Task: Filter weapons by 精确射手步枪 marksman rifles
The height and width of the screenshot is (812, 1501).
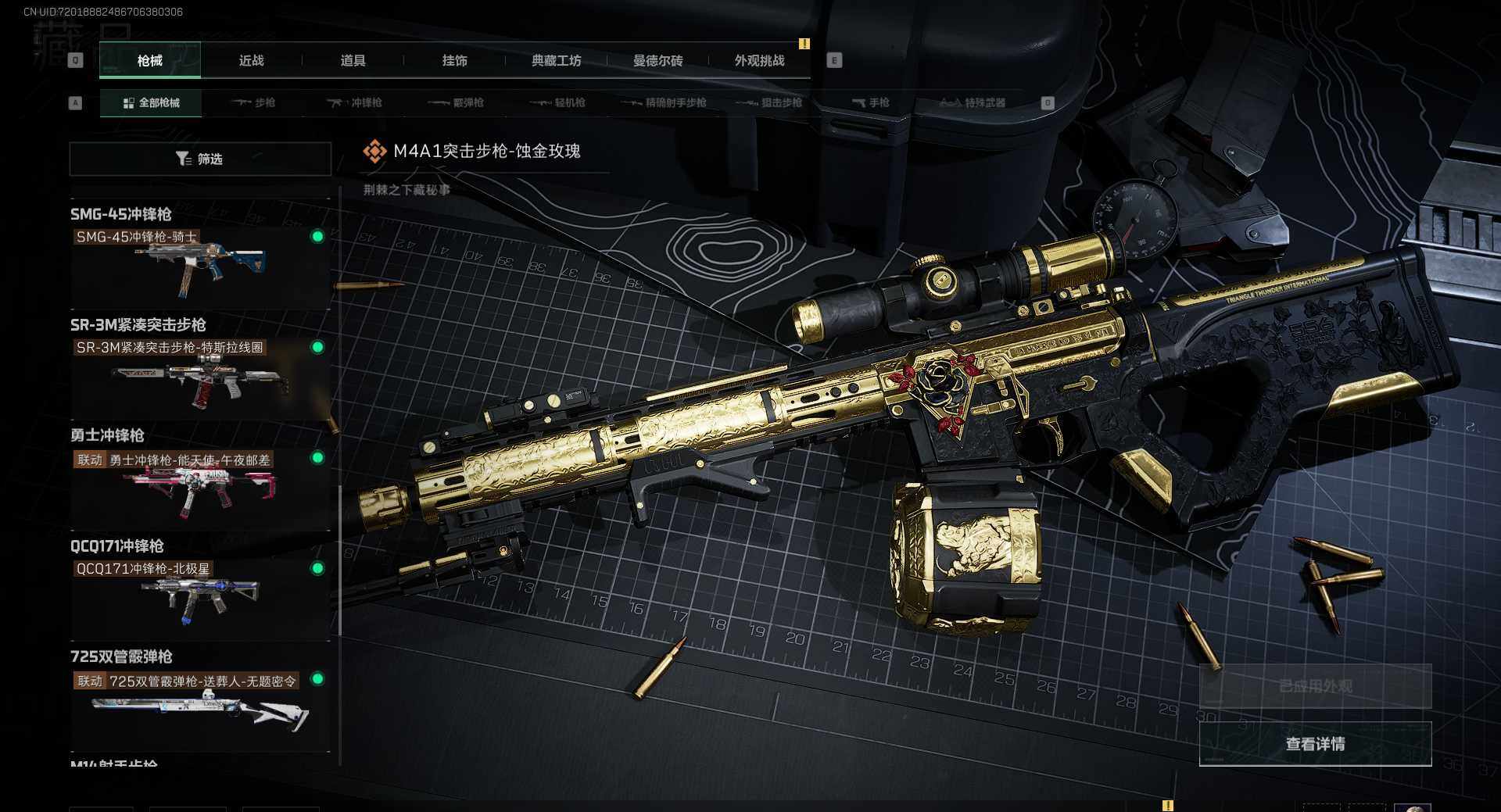Action: coord(665,102)
